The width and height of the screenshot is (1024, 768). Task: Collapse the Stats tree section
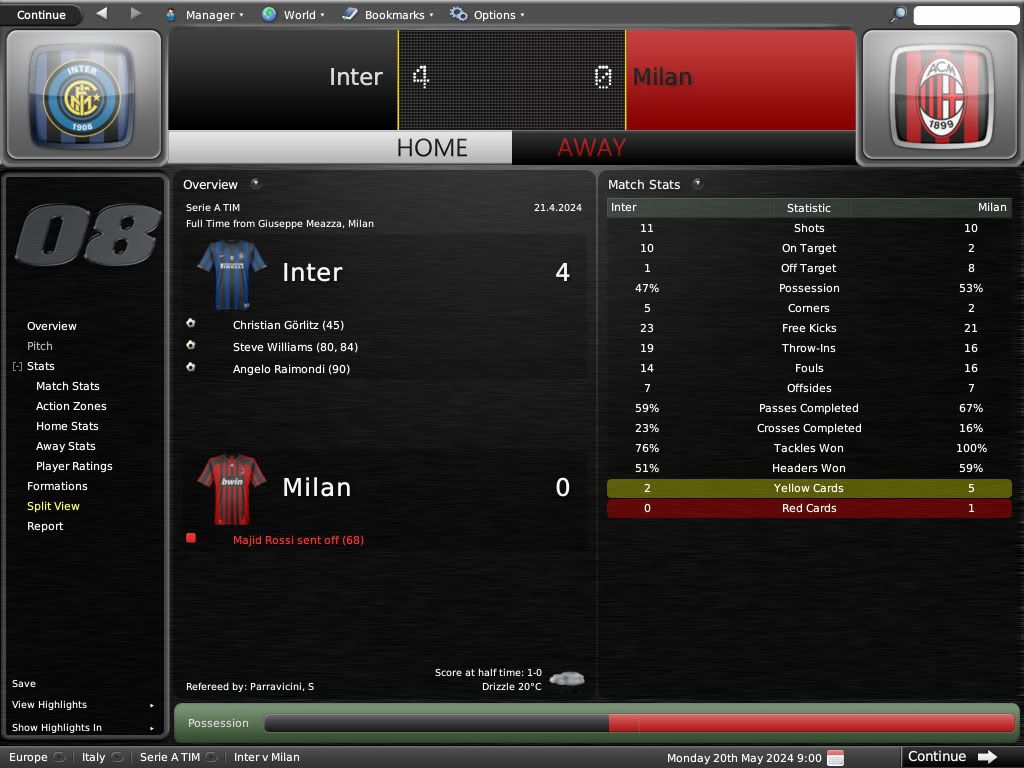coord(17,367)
